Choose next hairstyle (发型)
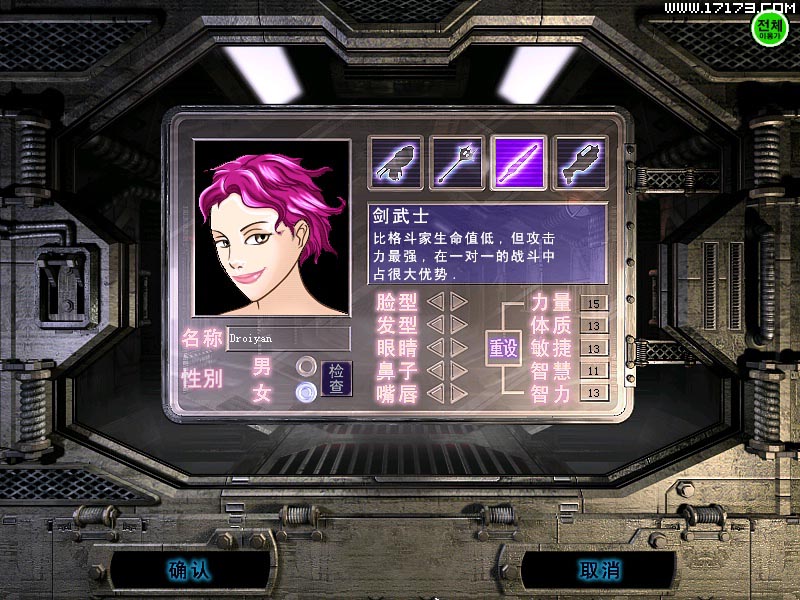Image resolution: width=800 pixels, height=600 pixels. pos(458,324)
